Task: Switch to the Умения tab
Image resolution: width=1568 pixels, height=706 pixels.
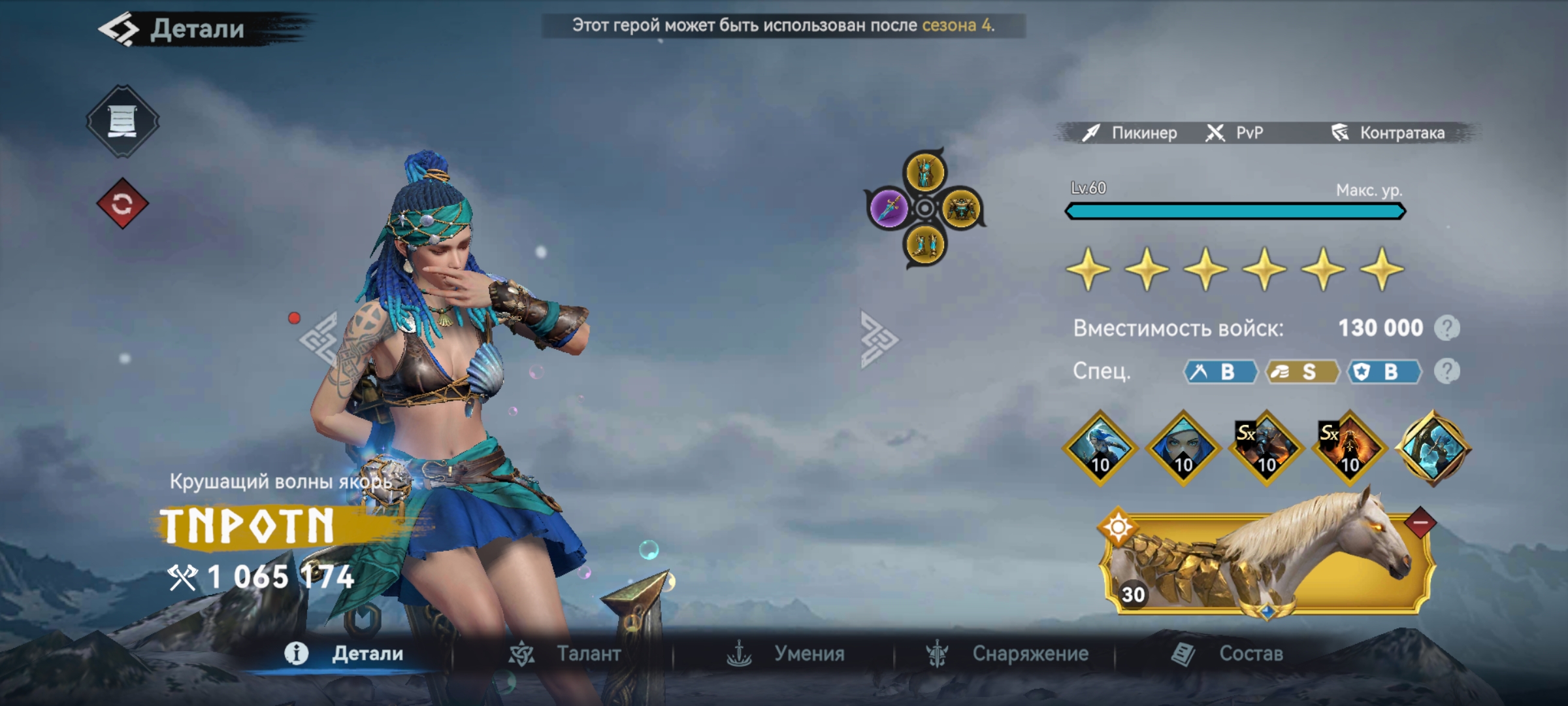Action: click(787, 654)
